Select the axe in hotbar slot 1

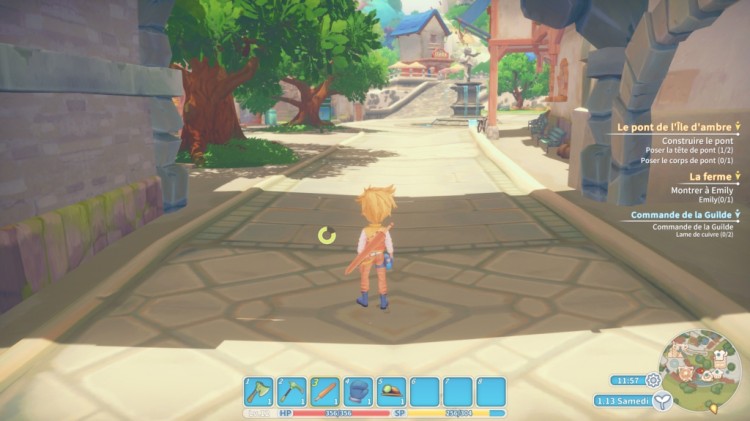click(x=257, y=391)
